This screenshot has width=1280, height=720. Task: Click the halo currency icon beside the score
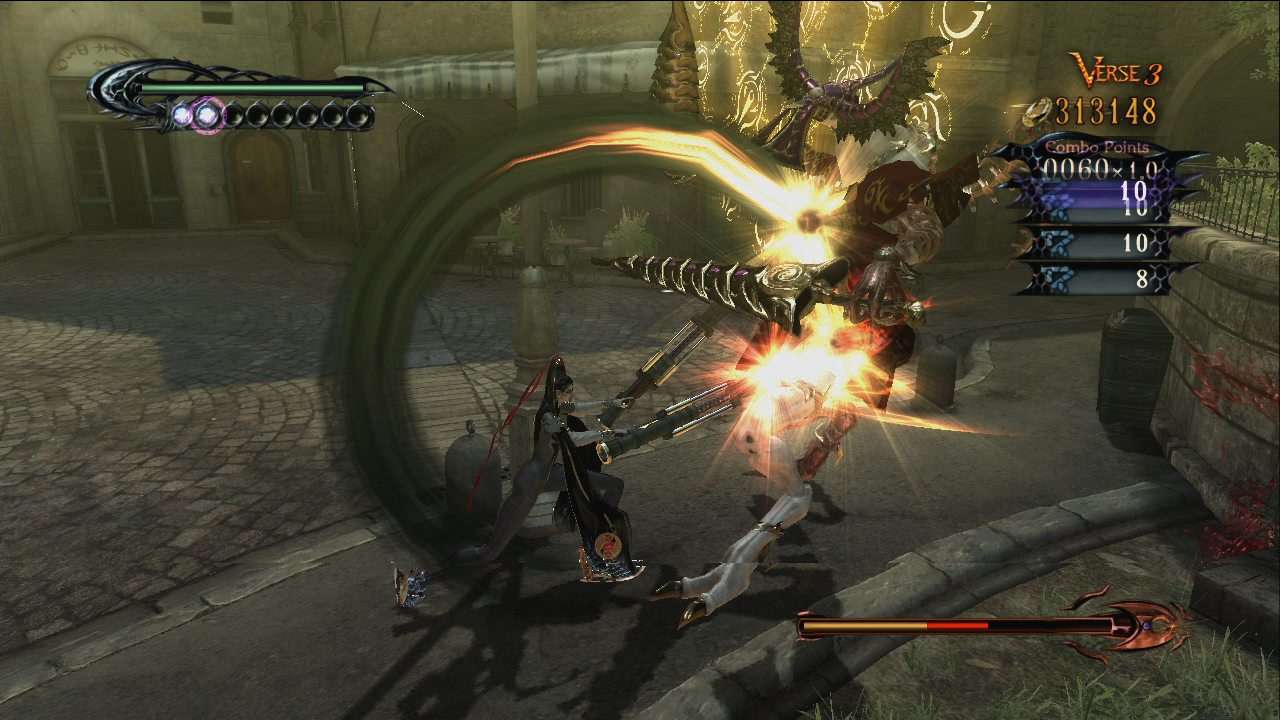pyautogui.click(x=1034, y=110)
